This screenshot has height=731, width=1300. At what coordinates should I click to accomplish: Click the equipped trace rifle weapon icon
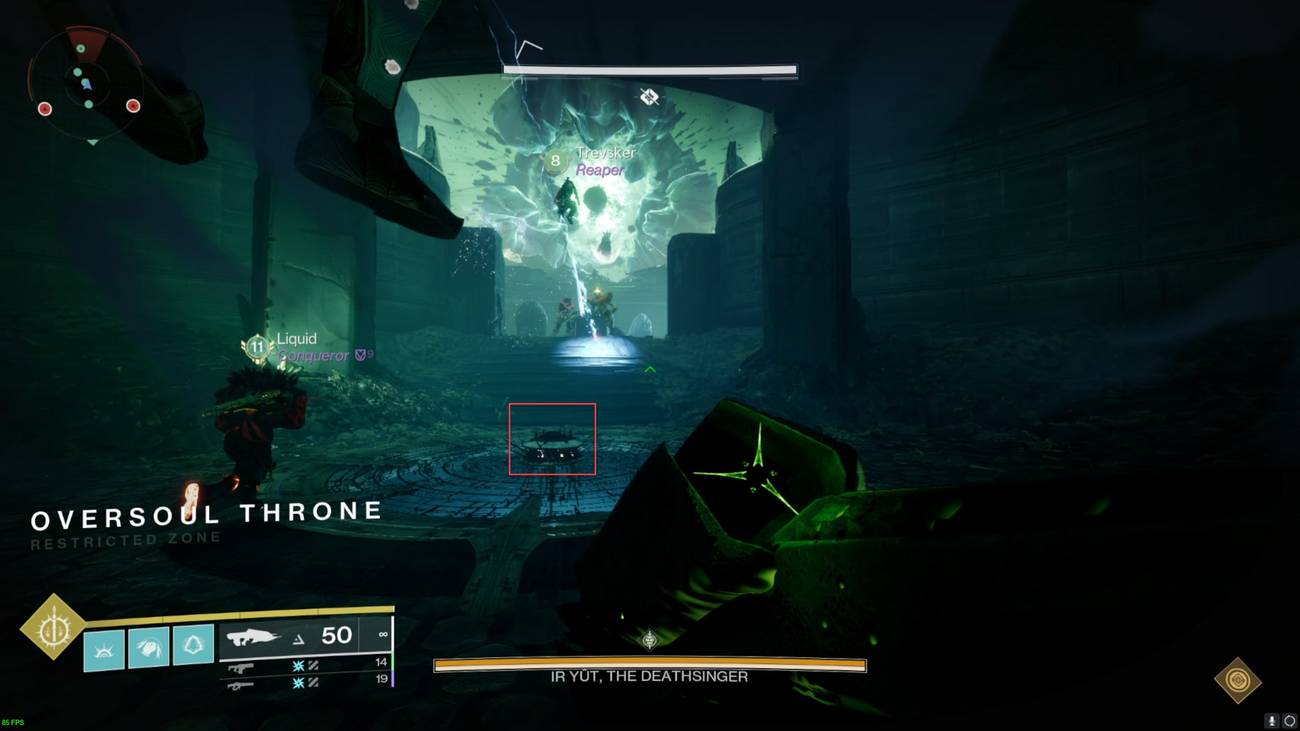point(255,635)
